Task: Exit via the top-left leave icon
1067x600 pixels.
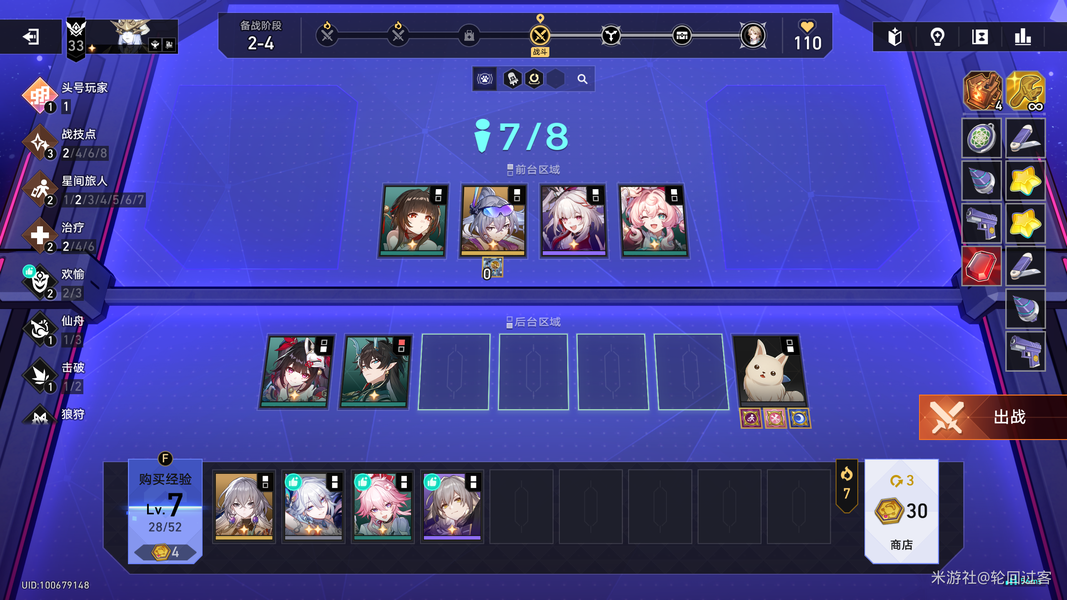Action: [31, 37]
